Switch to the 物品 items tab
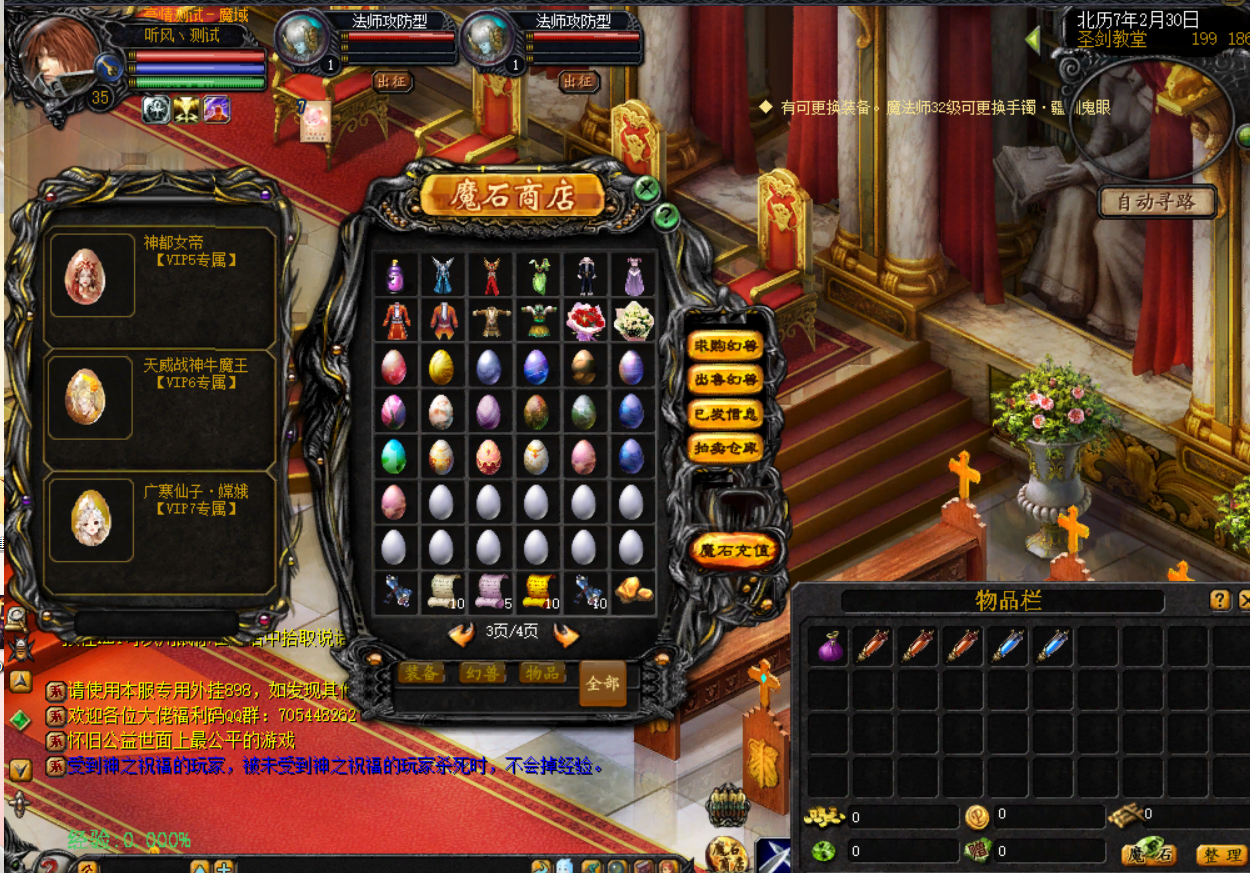Image resolution: width=1250 pixels, height=873 pixels. pos(542,673)
